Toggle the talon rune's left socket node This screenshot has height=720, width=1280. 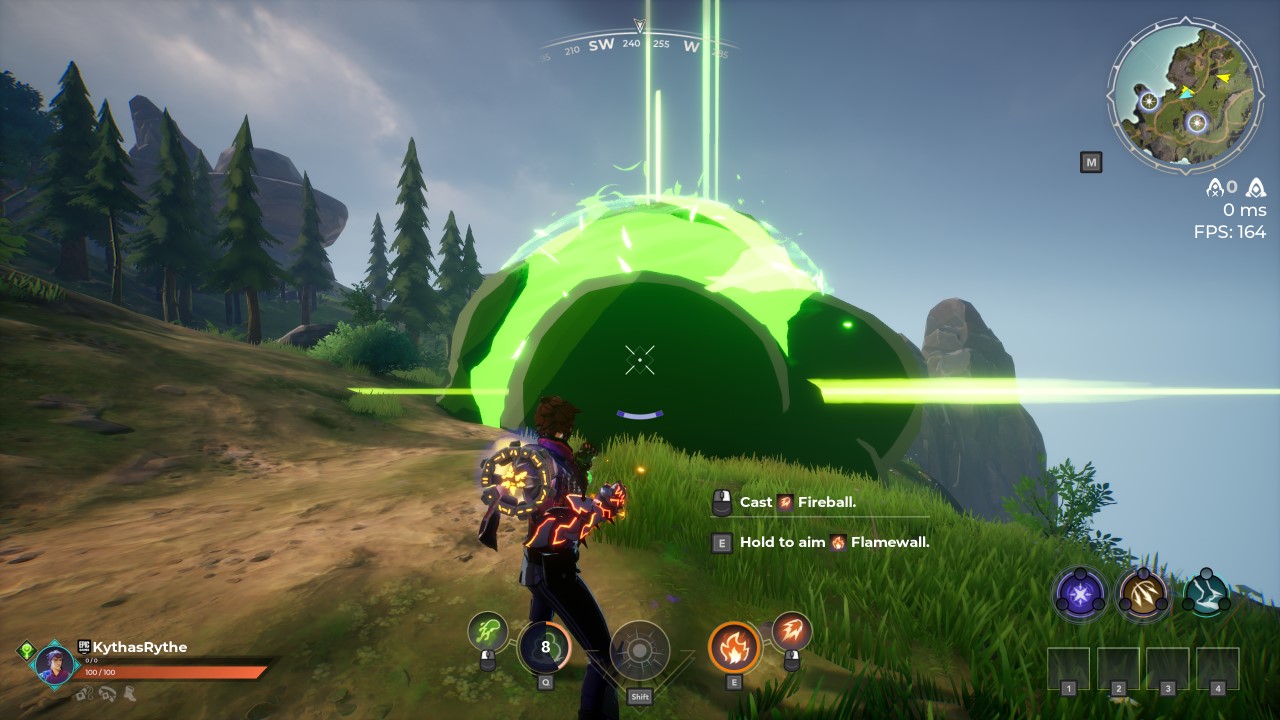(x=1125, y=602)
